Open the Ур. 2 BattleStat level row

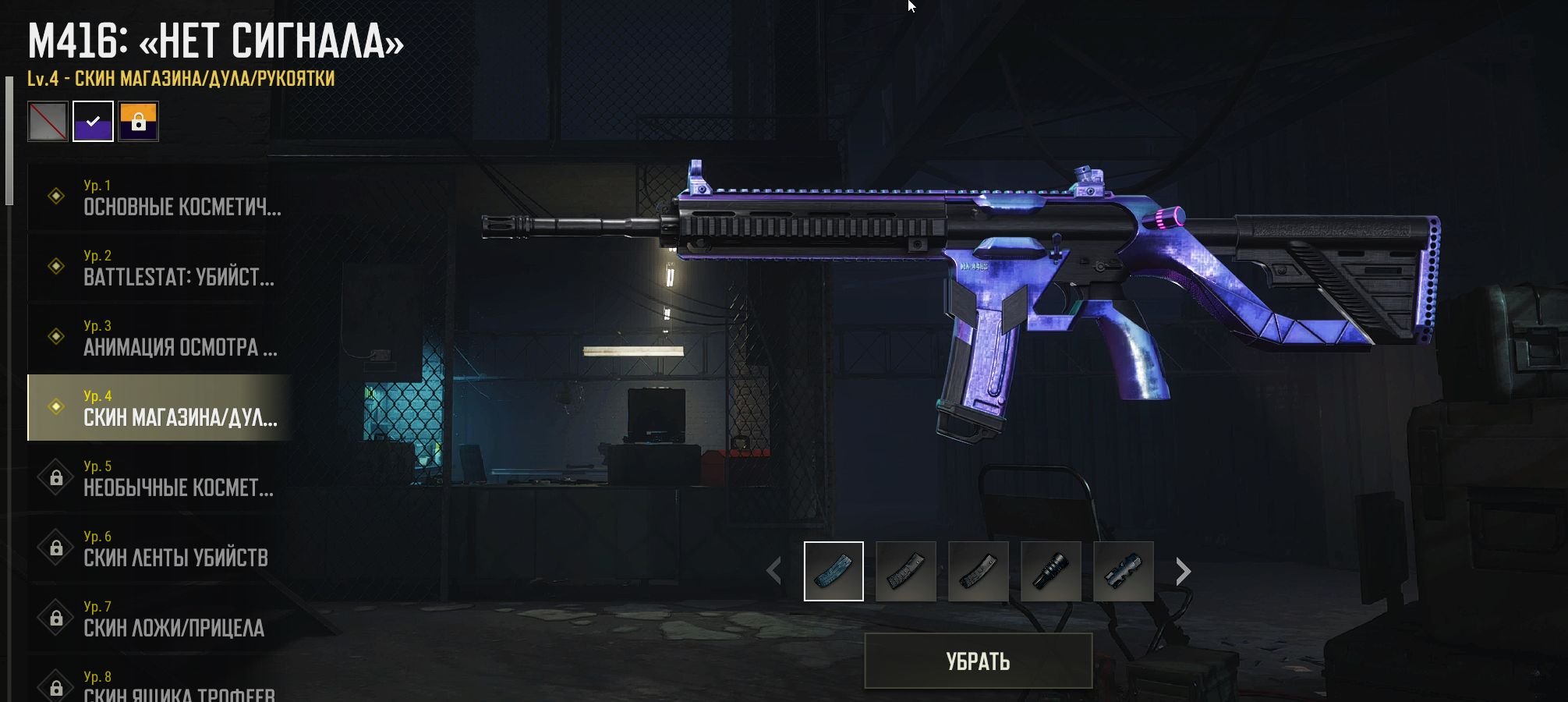[x=160, y=267]
